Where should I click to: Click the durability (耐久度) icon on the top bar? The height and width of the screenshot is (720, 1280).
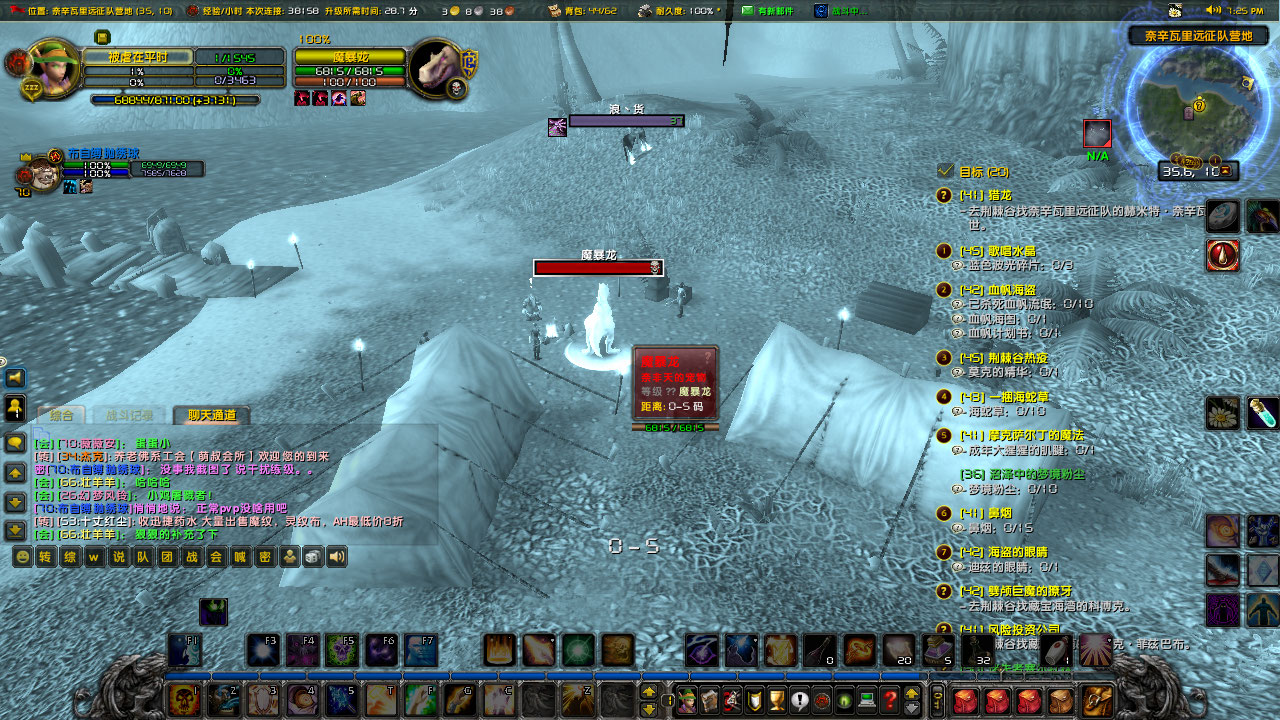645,11
